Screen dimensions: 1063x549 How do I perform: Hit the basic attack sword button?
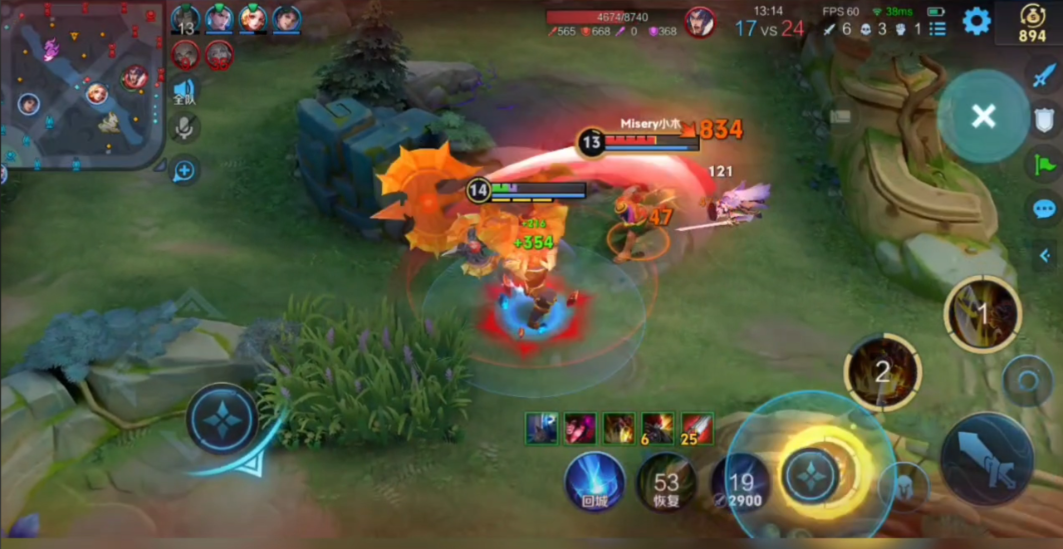point(986,459)
